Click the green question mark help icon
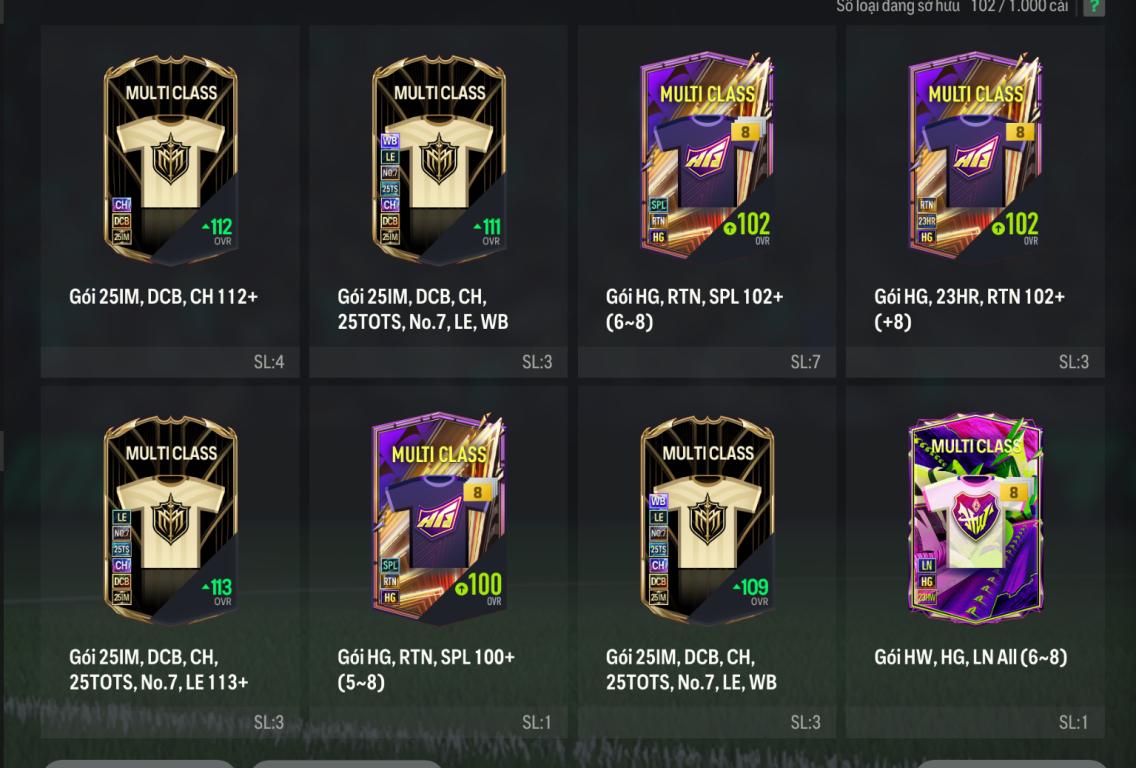This screenshot has width=1136, height=768. click(x=1094, y=7)
